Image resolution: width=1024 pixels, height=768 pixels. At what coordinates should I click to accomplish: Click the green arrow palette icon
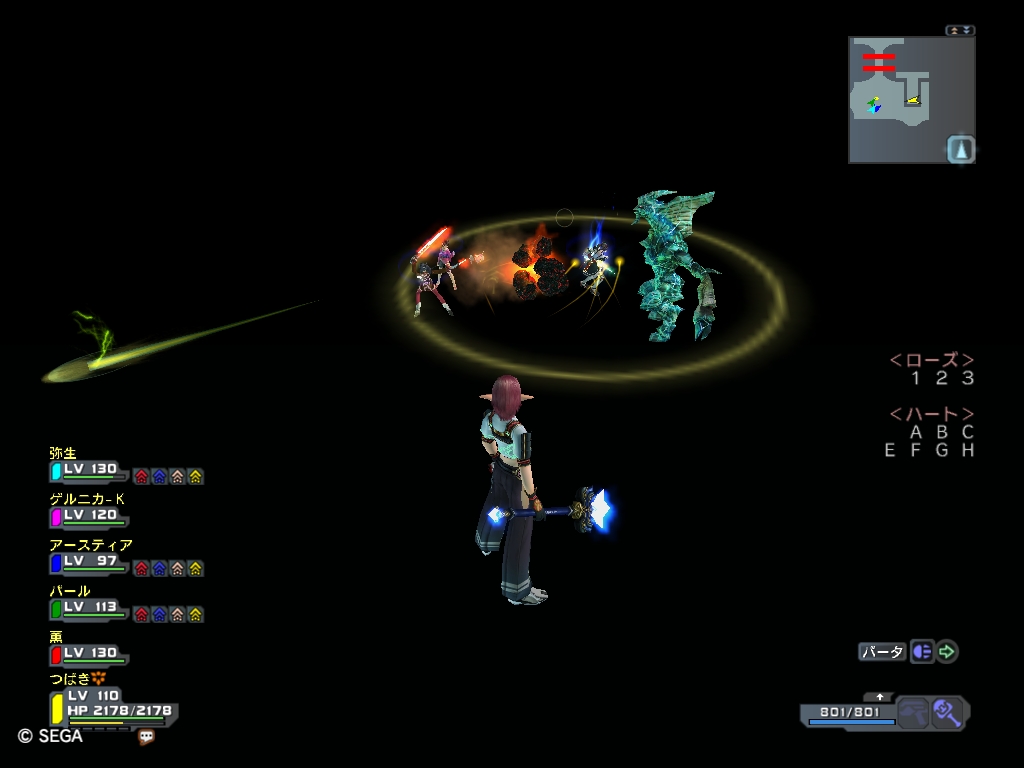point(947,652)
